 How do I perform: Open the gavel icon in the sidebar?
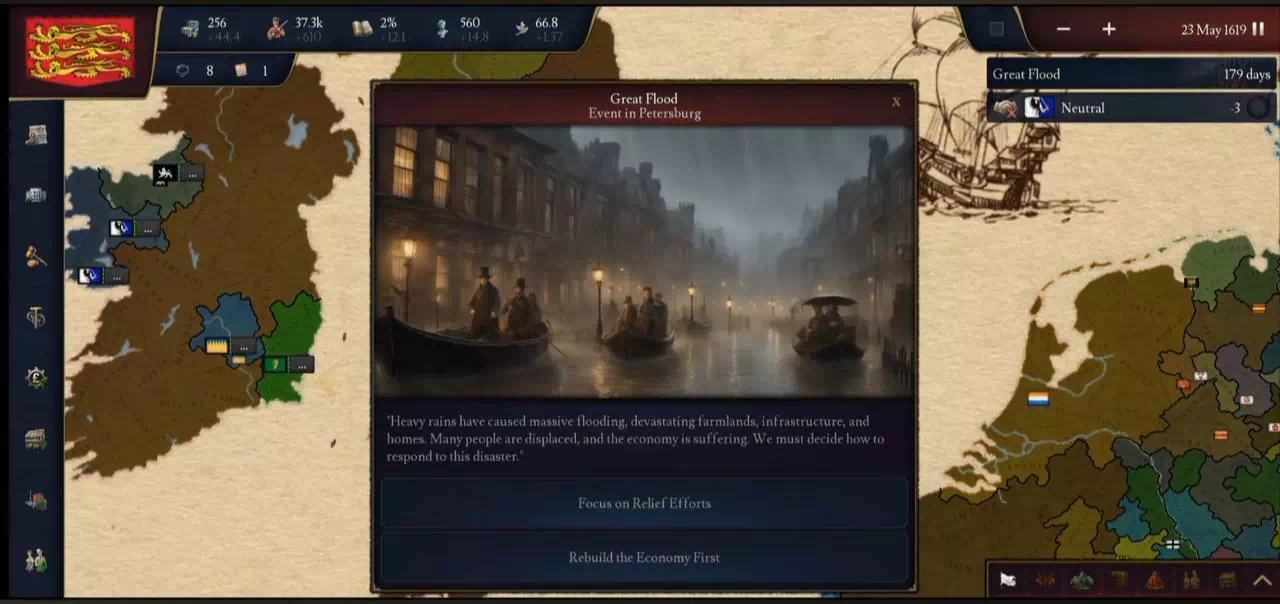click(x=36, y=256)
